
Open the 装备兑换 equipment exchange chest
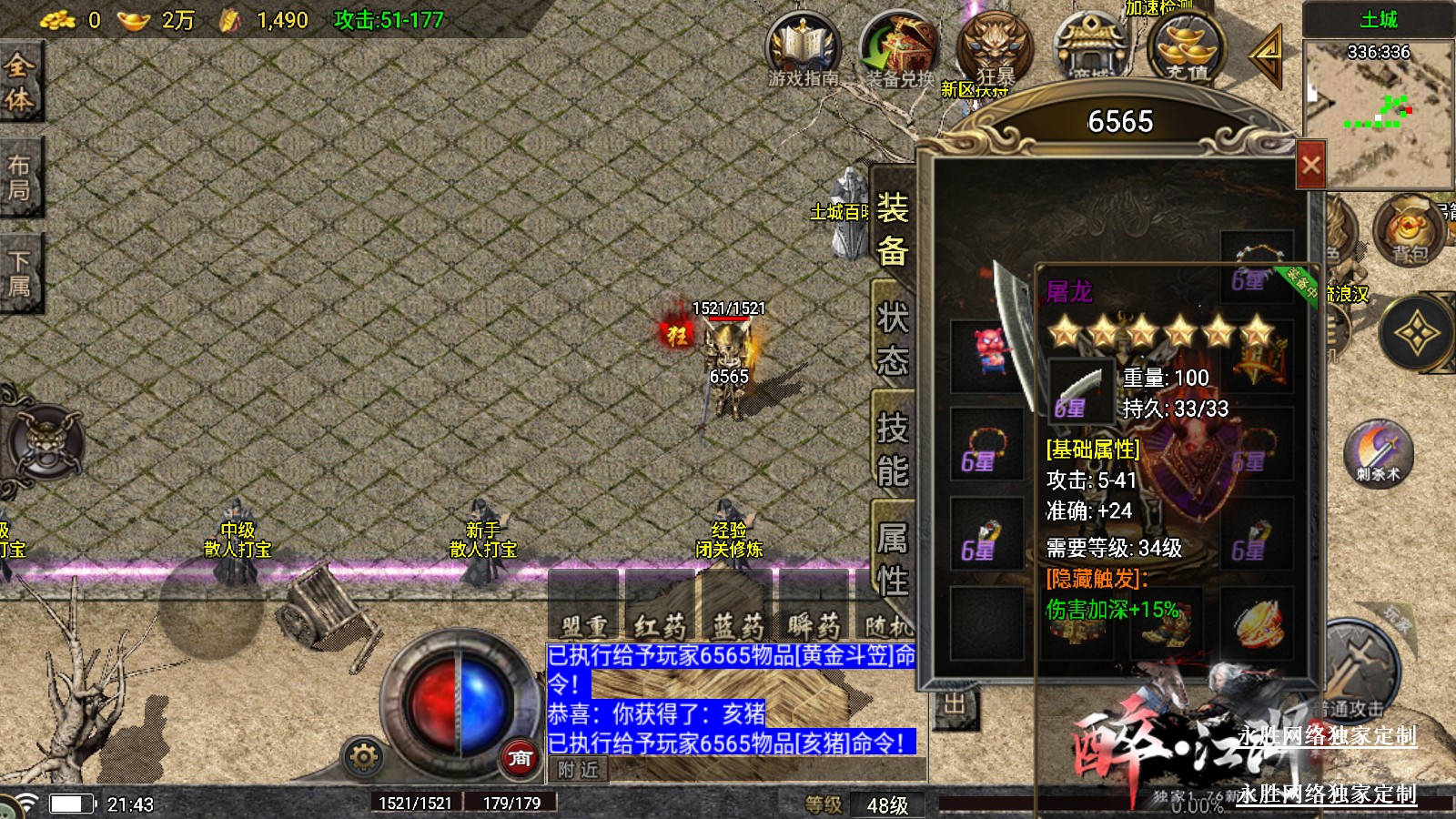click(899, 50)
